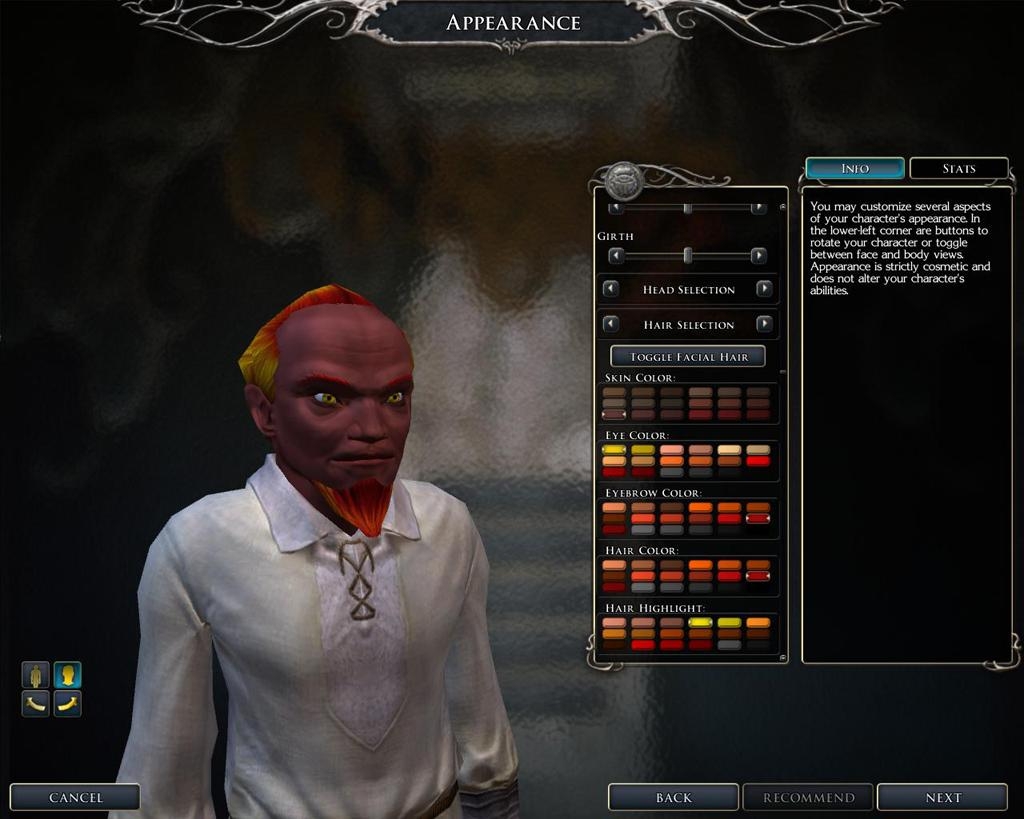Open the Info tab
Viewport: 1024px width, 819px height.
(855, 168)
